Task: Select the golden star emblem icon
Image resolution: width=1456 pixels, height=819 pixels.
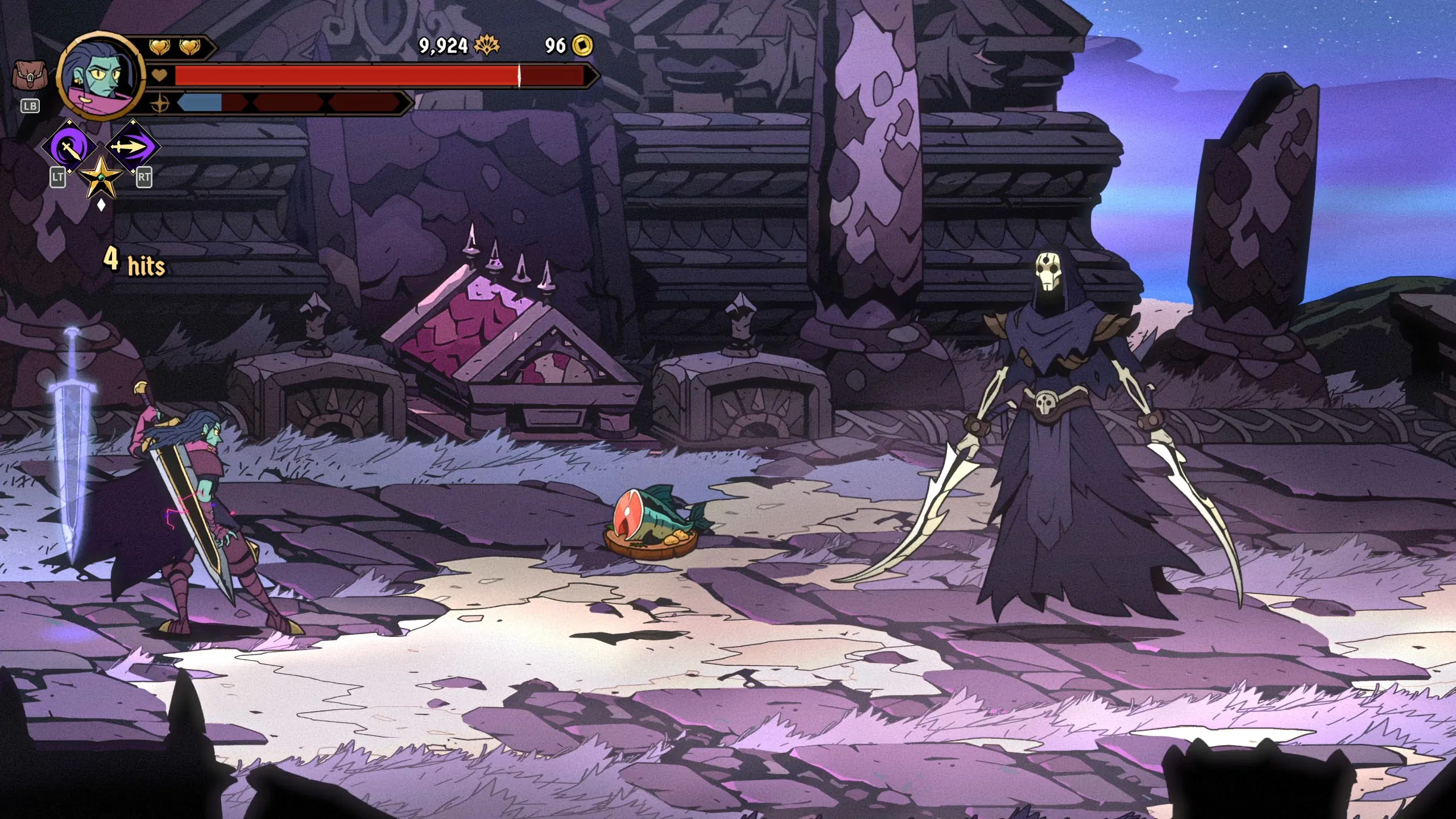Action: 101,177
